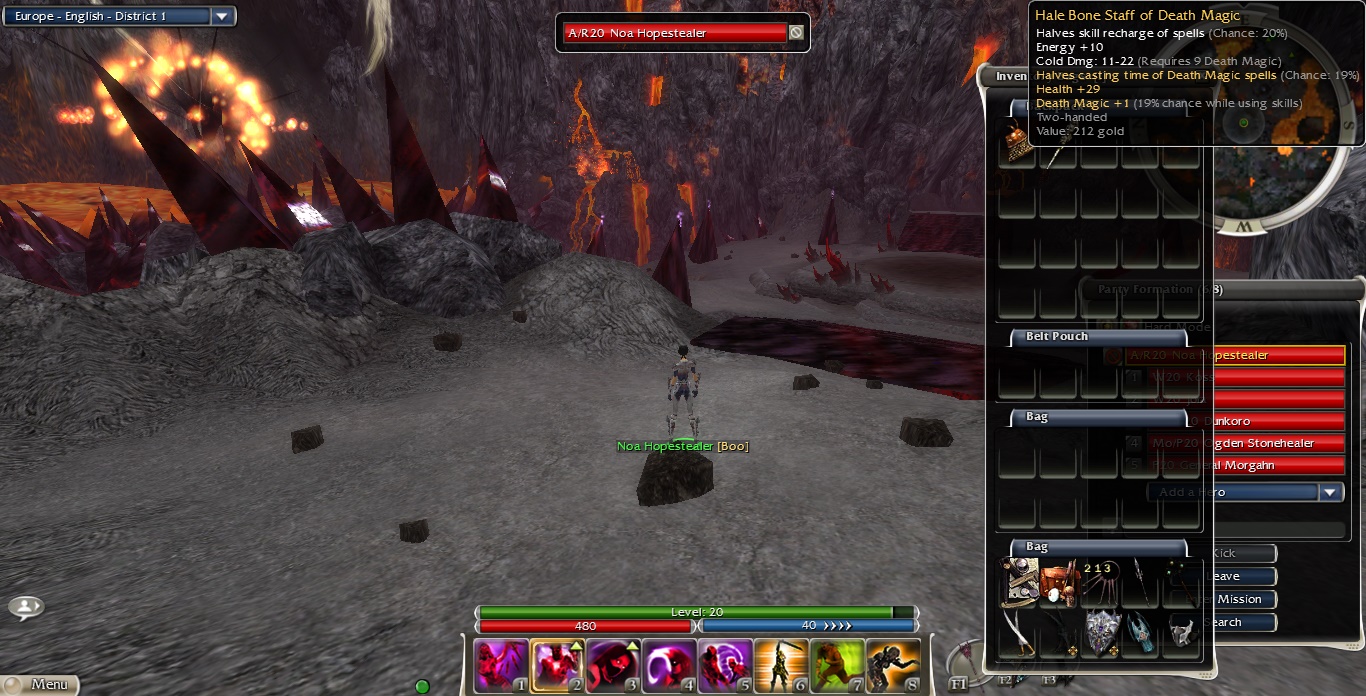The width and height of the screenshot is (1366, 696).
Task: Activate the red hooded skill in slot 3
Action: [612, 665]
